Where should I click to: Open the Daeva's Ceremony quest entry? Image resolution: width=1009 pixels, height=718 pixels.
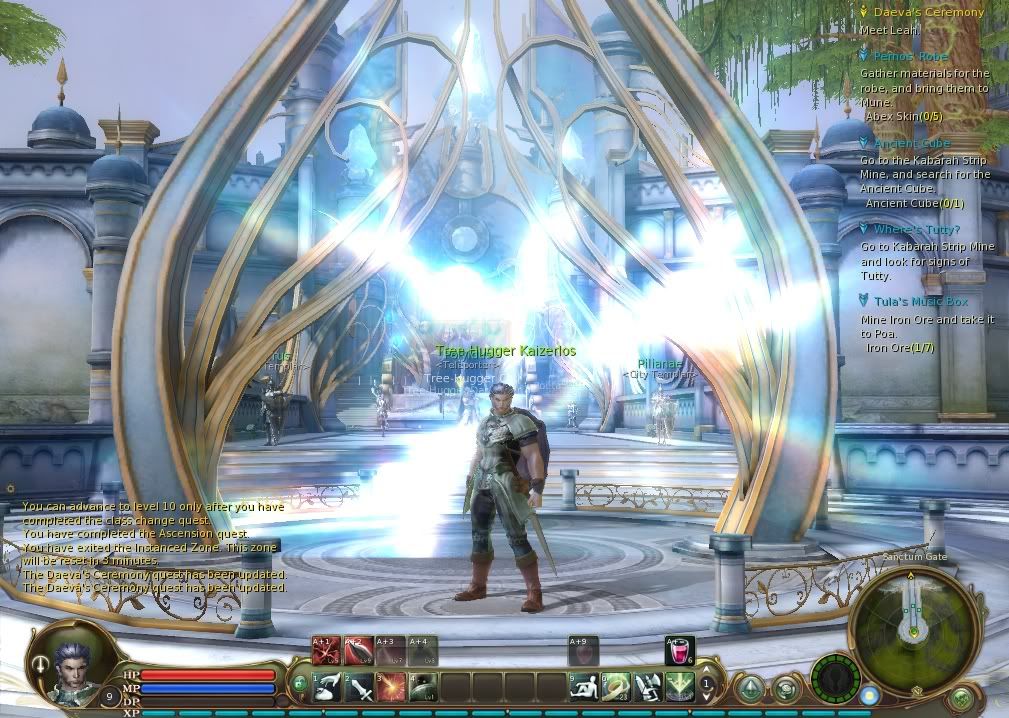pyautogui.click(x=914, y=12)
